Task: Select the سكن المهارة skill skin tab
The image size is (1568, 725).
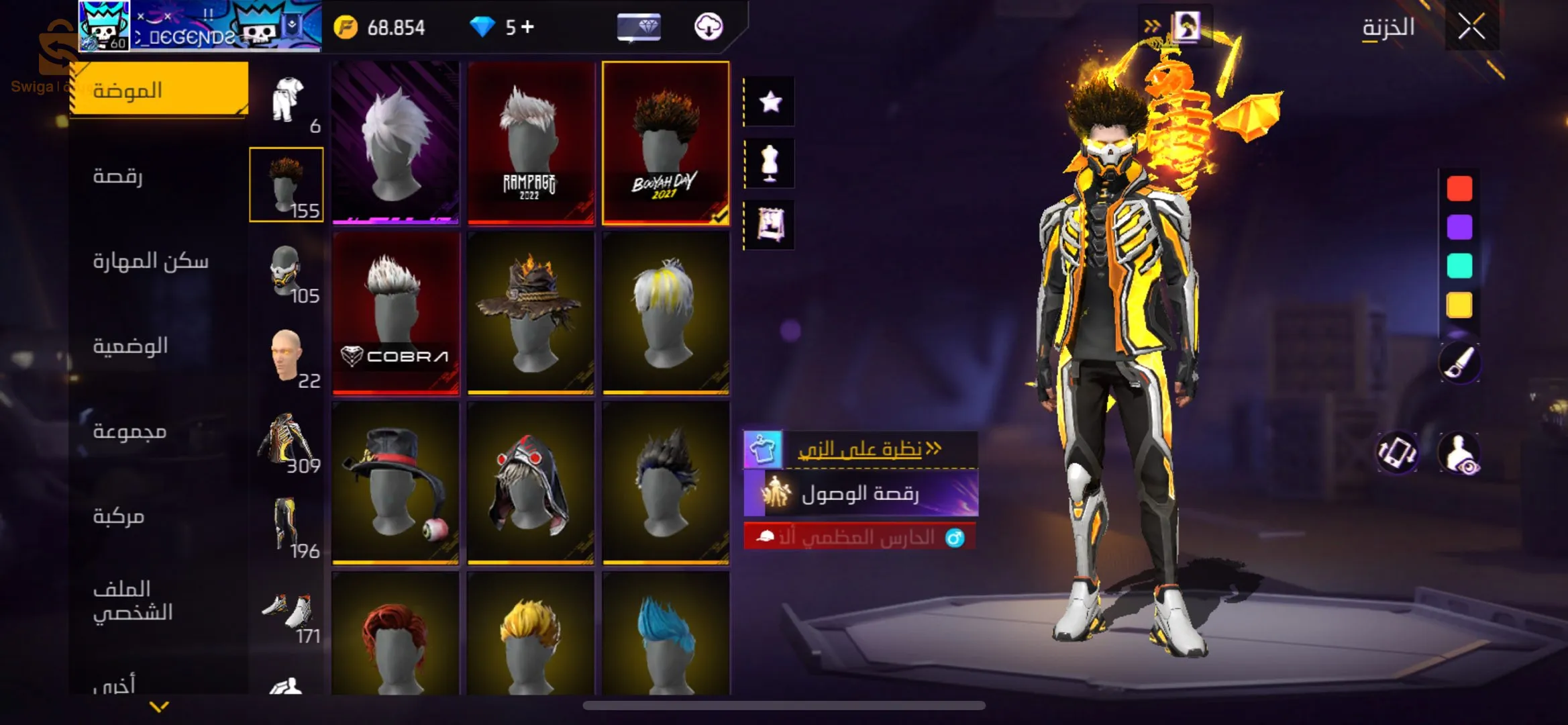Action: coord(150,261)
